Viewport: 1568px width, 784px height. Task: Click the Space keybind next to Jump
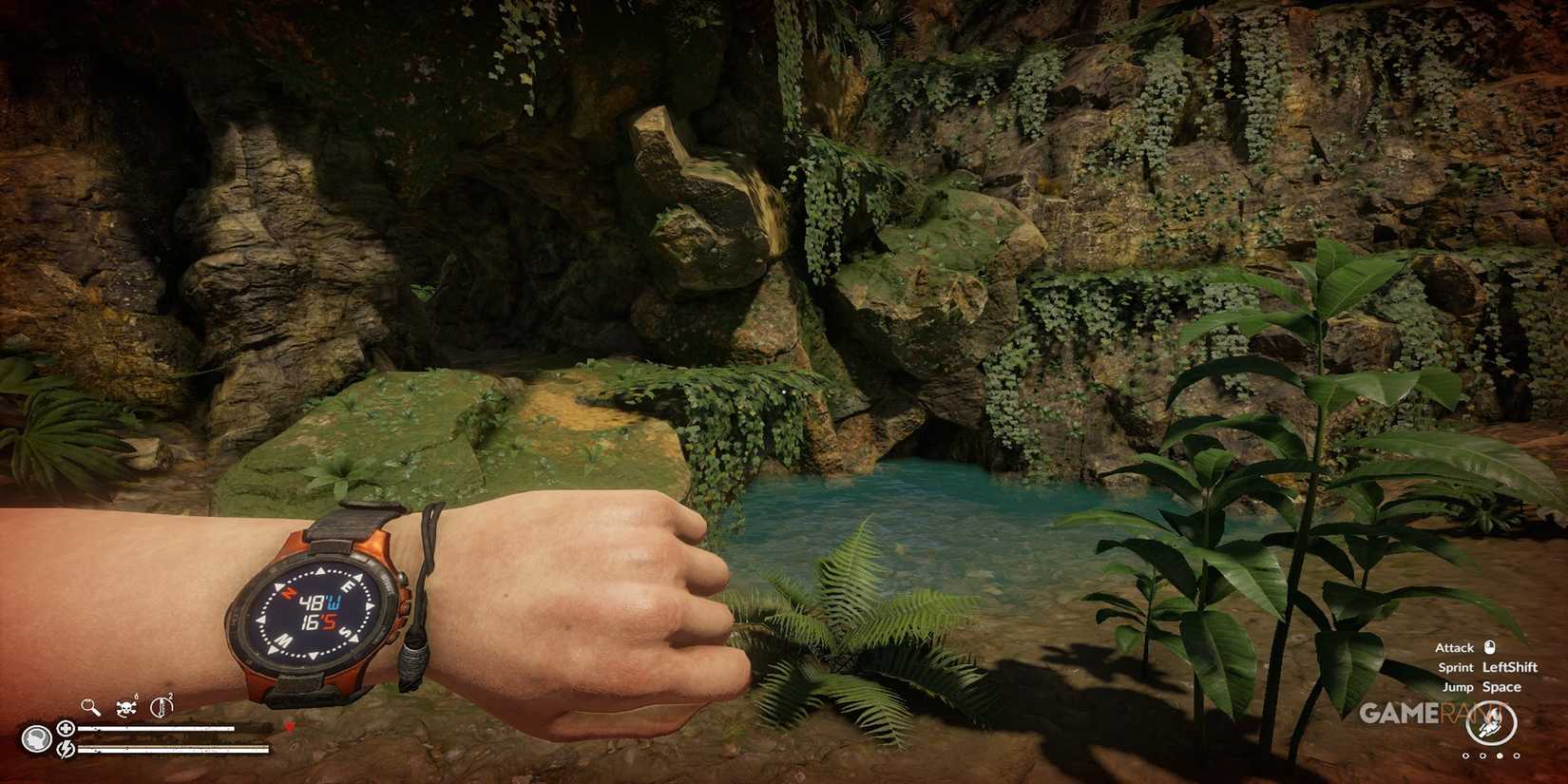(x=1503, y=686)
